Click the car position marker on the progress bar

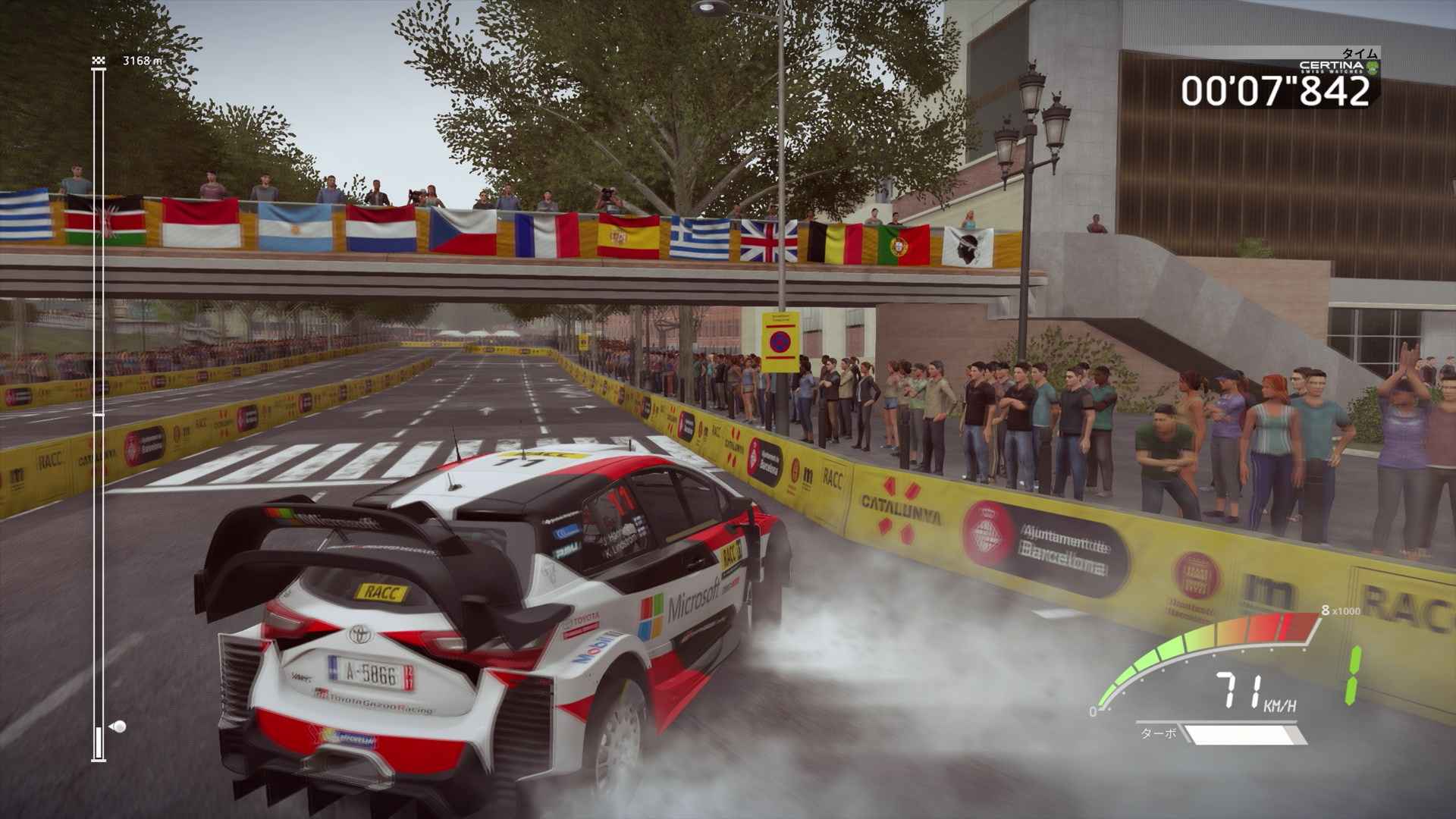(118, 726)
